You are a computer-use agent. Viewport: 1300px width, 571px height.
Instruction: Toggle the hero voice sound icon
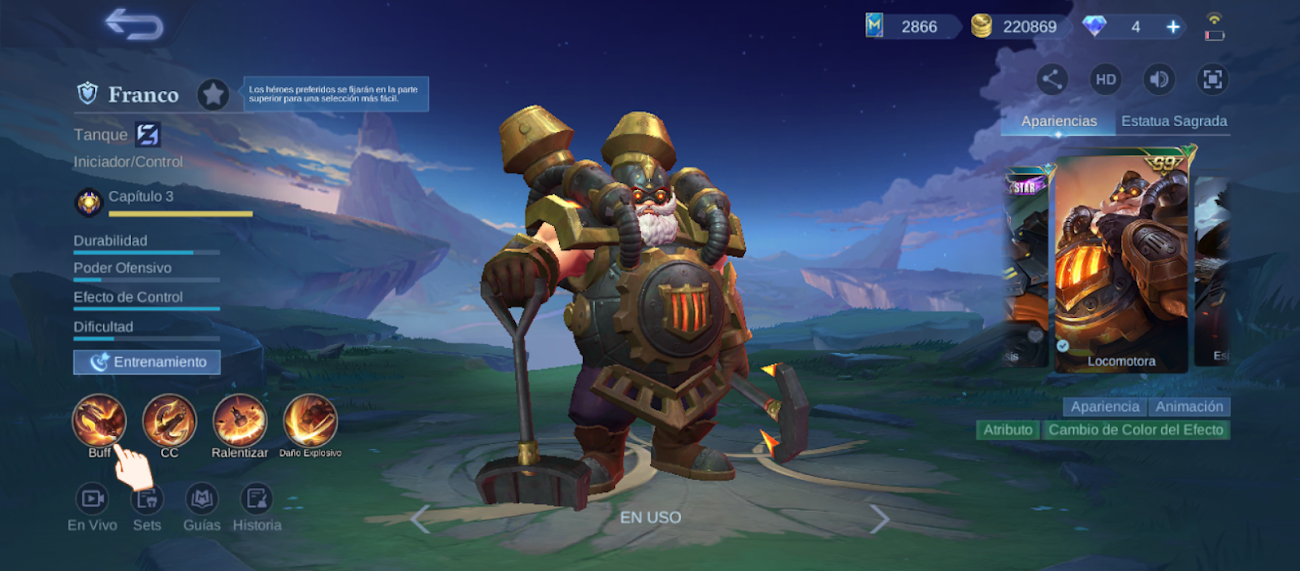tap(1158, 80)
